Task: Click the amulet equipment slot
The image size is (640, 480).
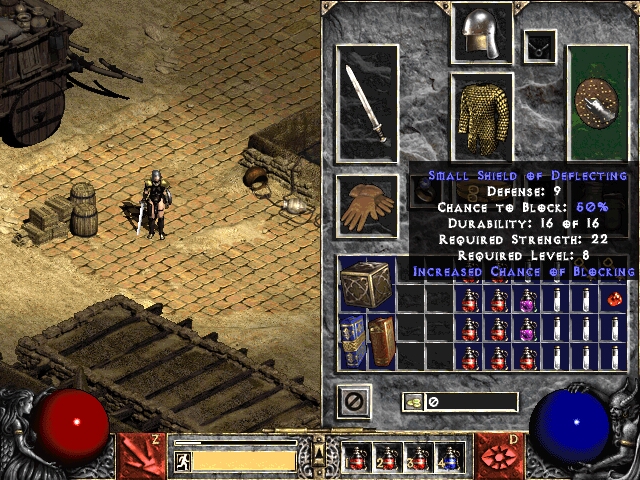Action: pos(540,44)
